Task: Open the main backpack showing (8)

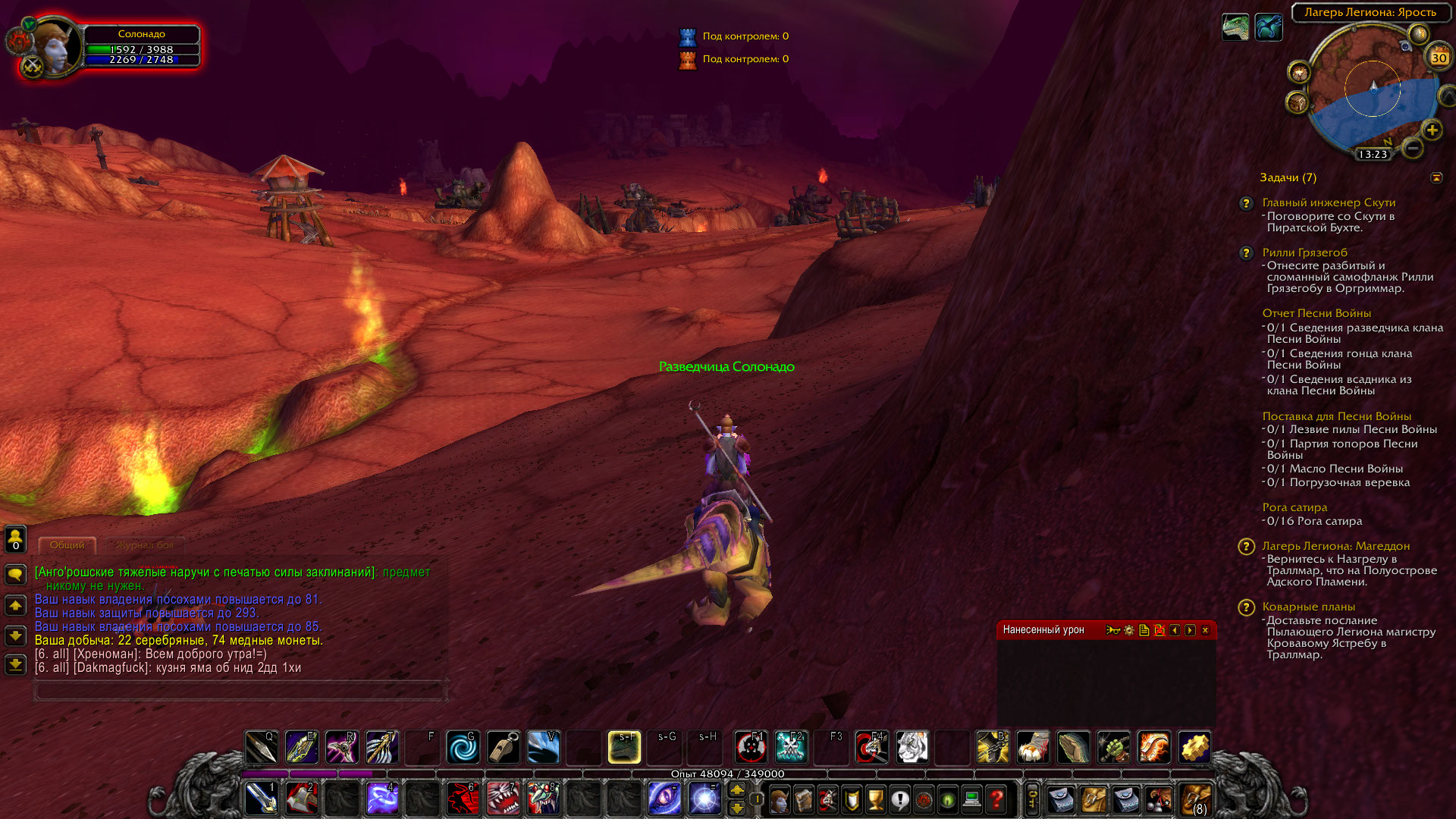Action: [1196, 800]
